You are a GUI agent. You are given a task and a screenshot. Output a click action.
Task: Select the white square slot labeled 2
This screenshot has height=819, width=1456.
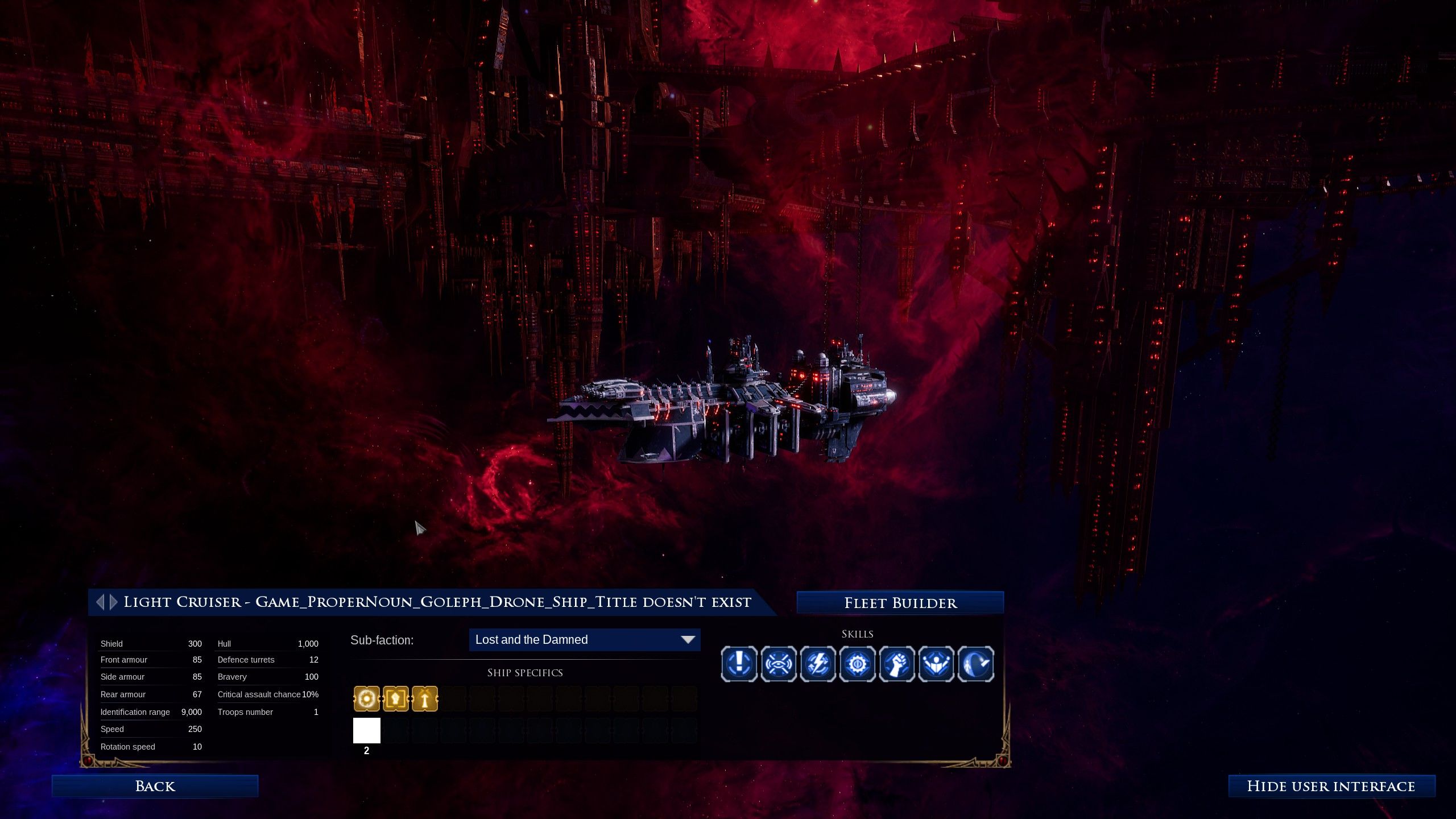[367, 730]
